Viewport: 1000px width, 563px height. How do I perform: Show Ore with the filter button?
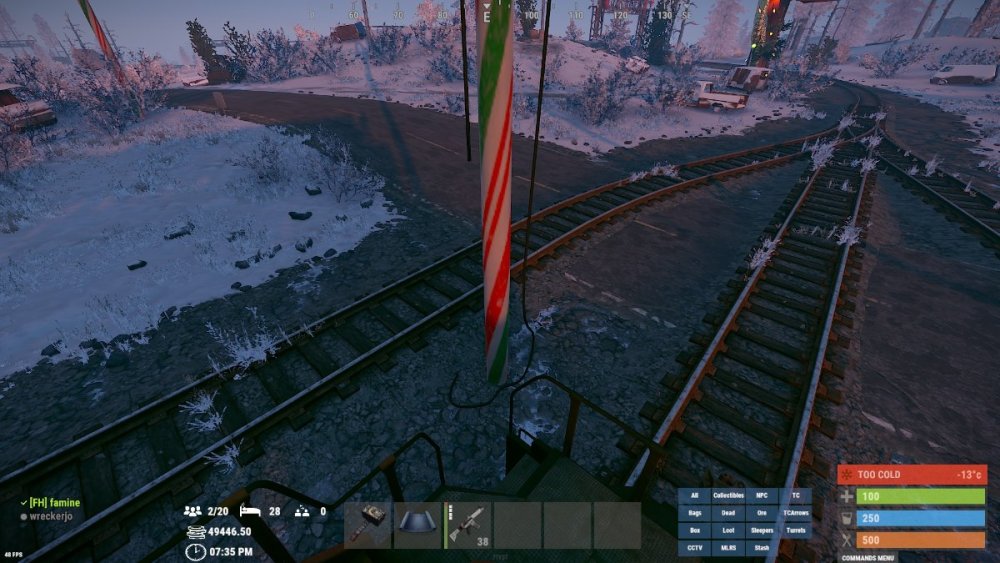762,513
